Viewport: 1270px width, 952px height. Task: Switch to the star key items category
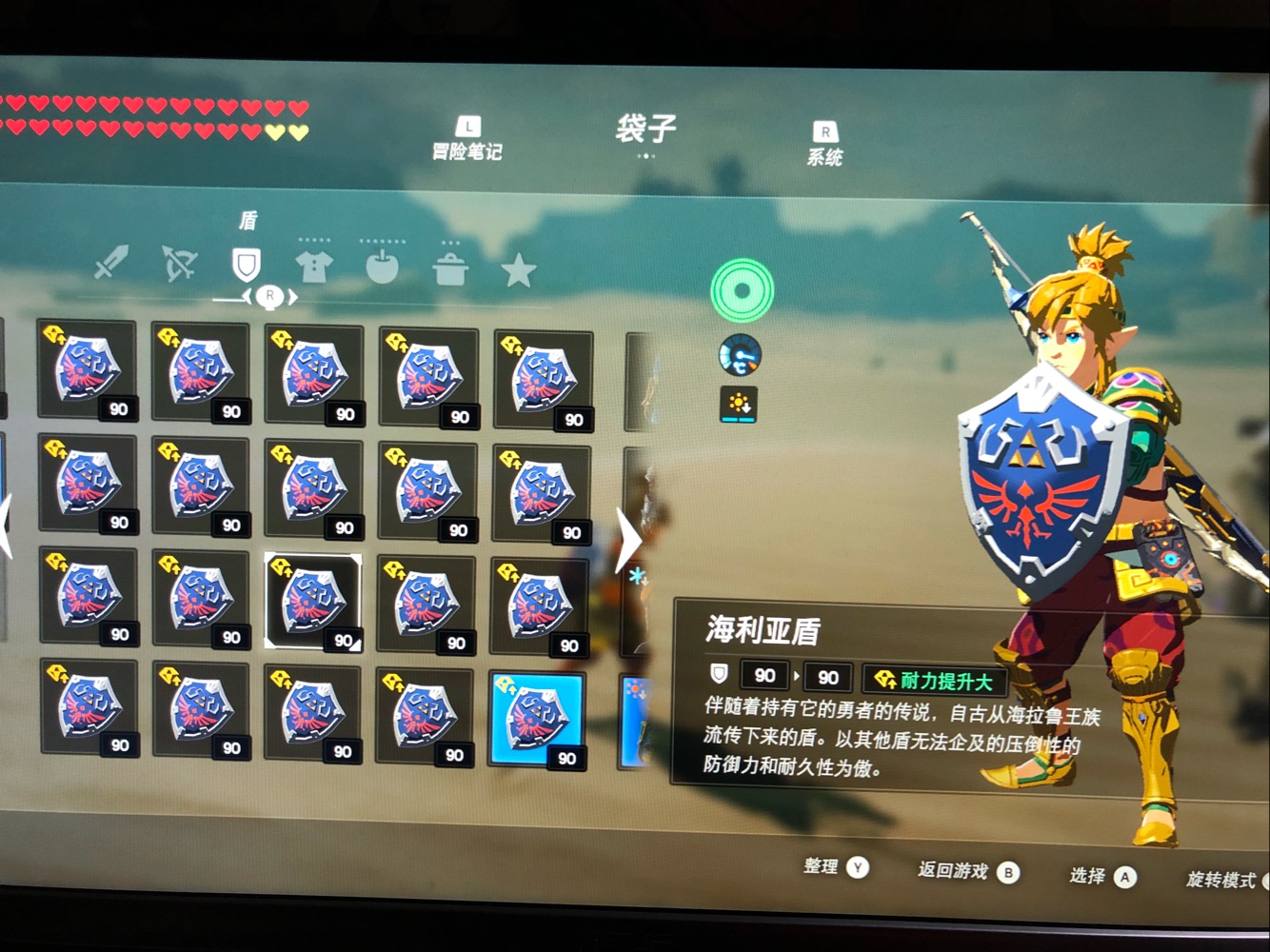point(519,271)
